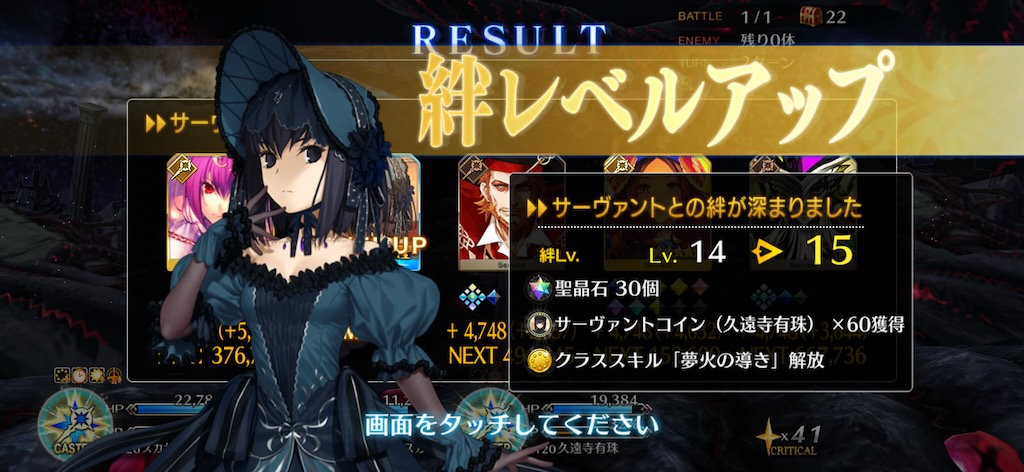
Task: Tap the 画面をタッチしてください continue prompt
Action: click(511, 424)
